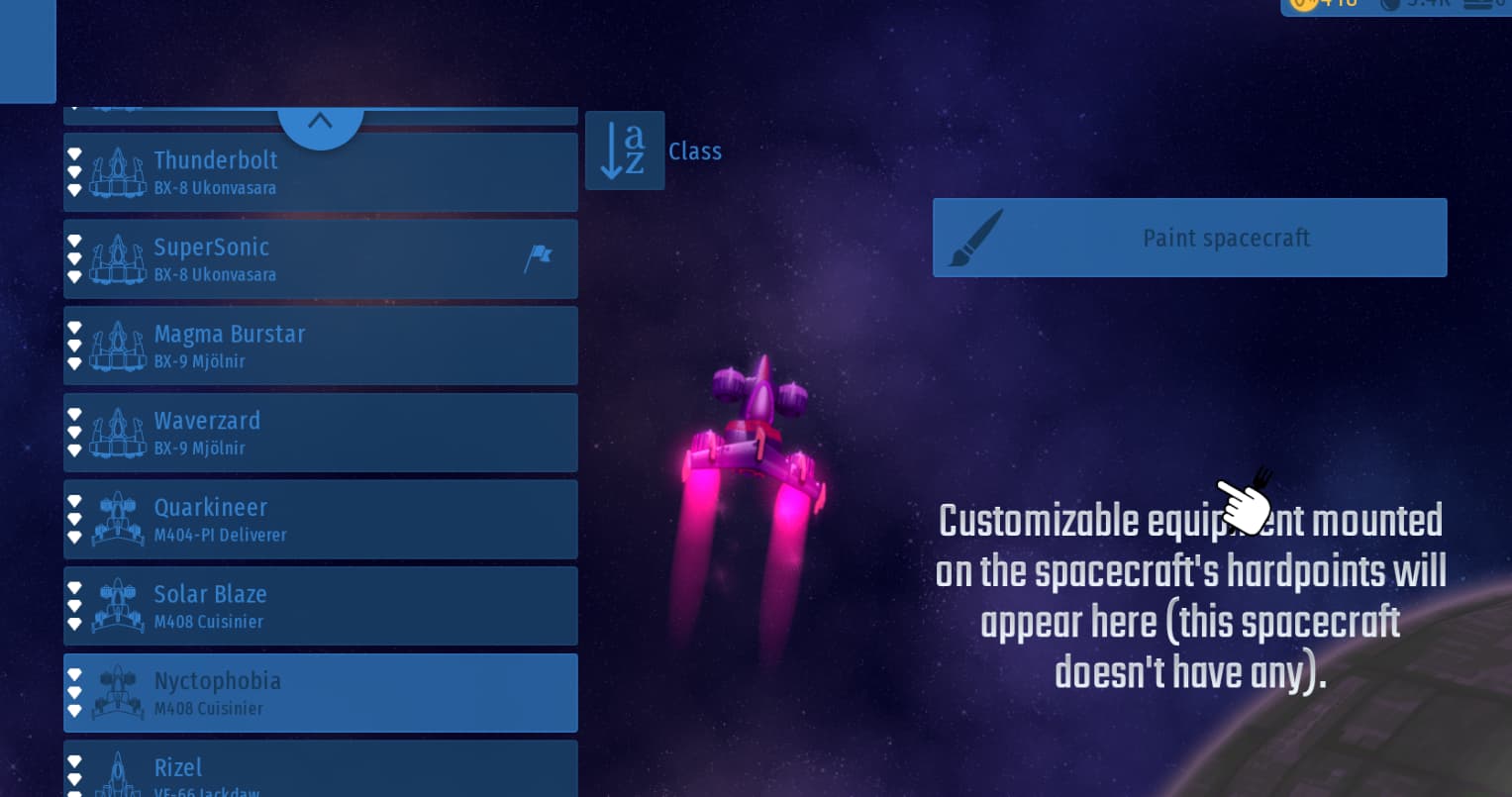Toggle the Class sort order button
The width and height of the screenshot is (1512, 797).
point(625,150)
